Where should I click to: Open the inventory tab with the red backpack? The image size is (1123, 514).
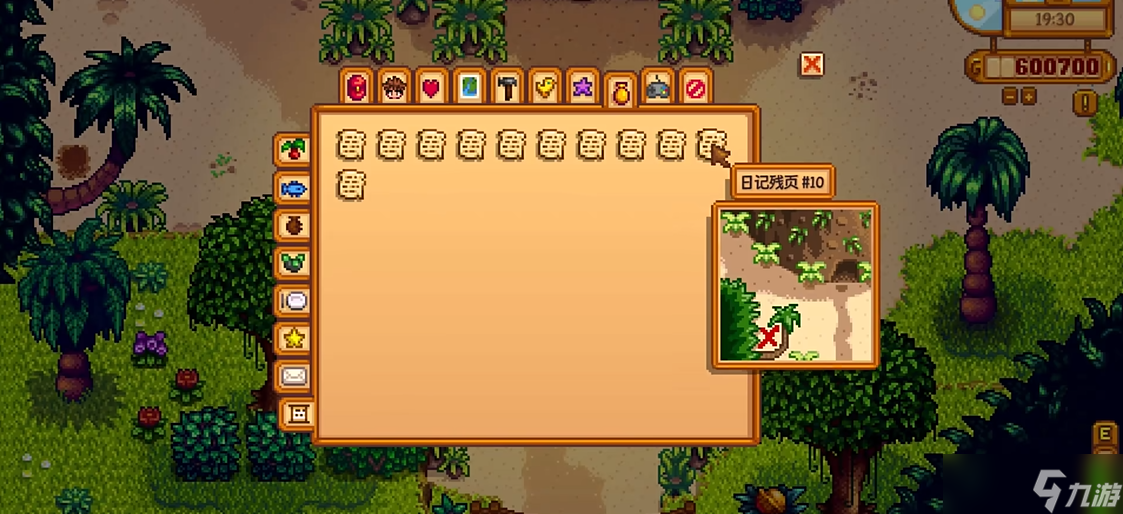point(356,88)
